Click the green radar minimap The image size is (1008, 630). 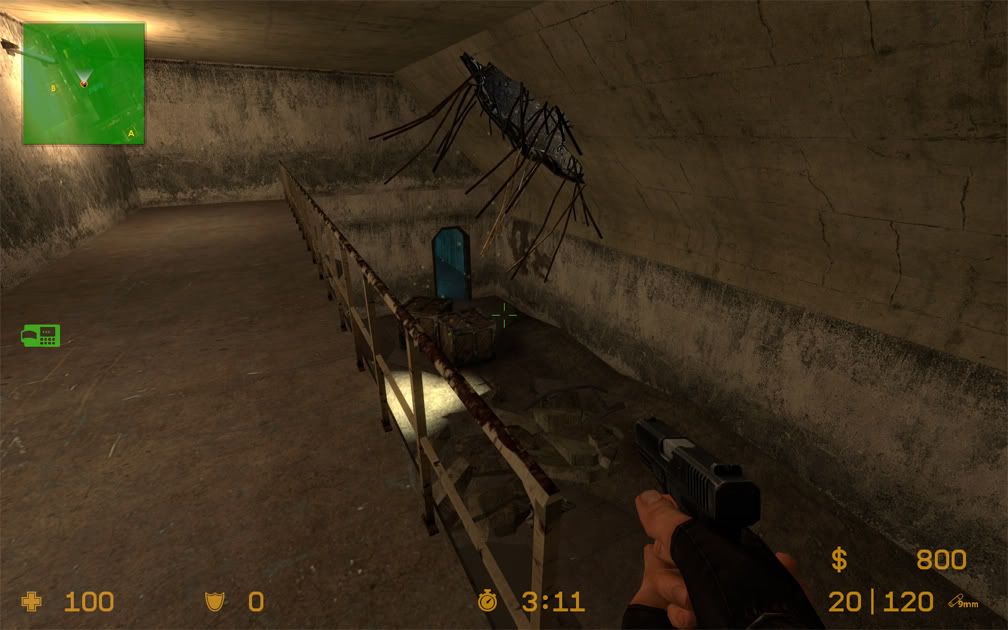click(84, 83)
